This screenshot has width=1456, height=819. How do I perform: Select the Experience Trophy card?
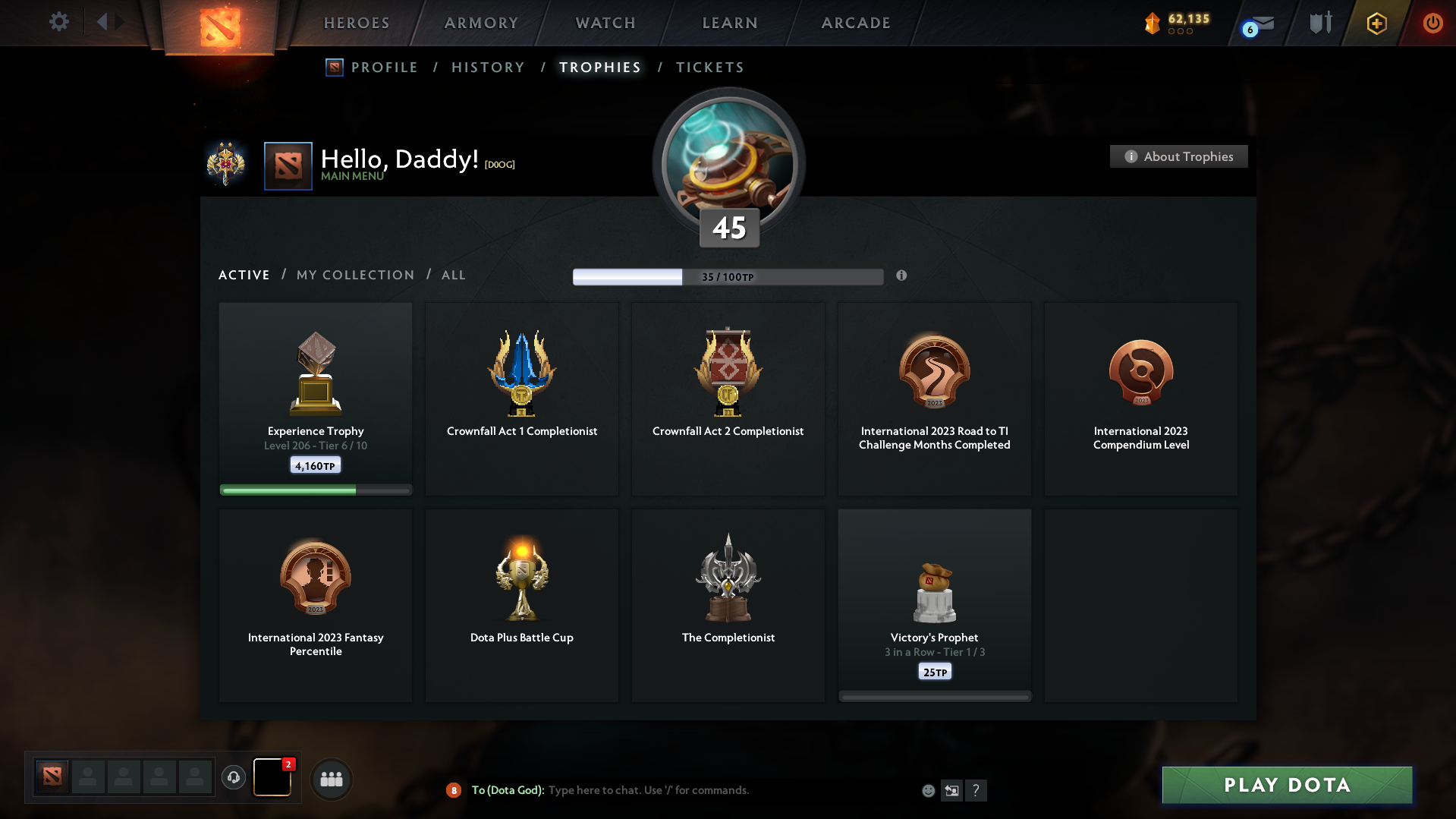pyautogui.click(x=315, y=398)
